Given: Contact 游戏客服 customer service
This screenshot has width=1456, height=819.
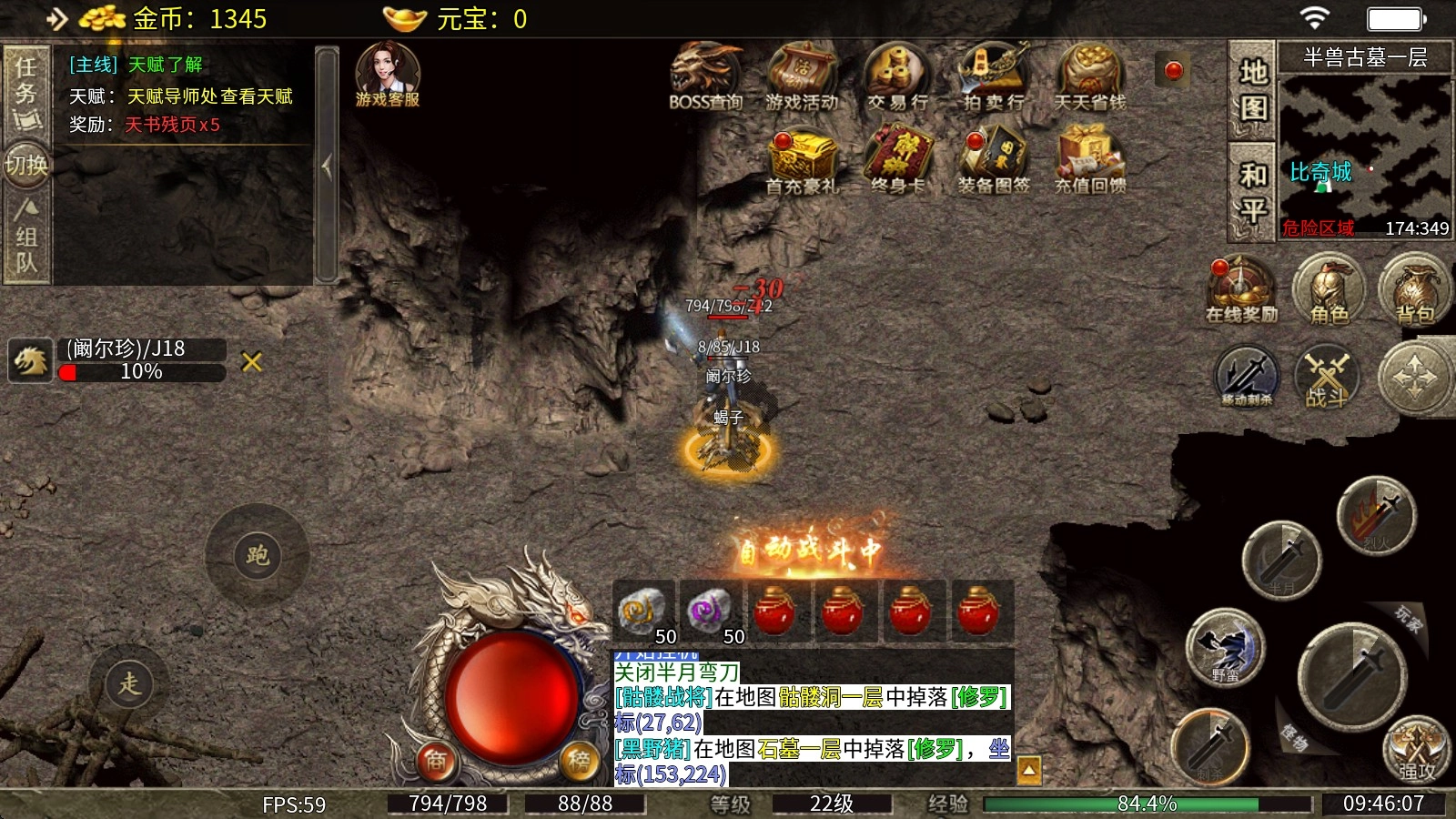Looking at the screenshot, I should click(x=388, y=75).
